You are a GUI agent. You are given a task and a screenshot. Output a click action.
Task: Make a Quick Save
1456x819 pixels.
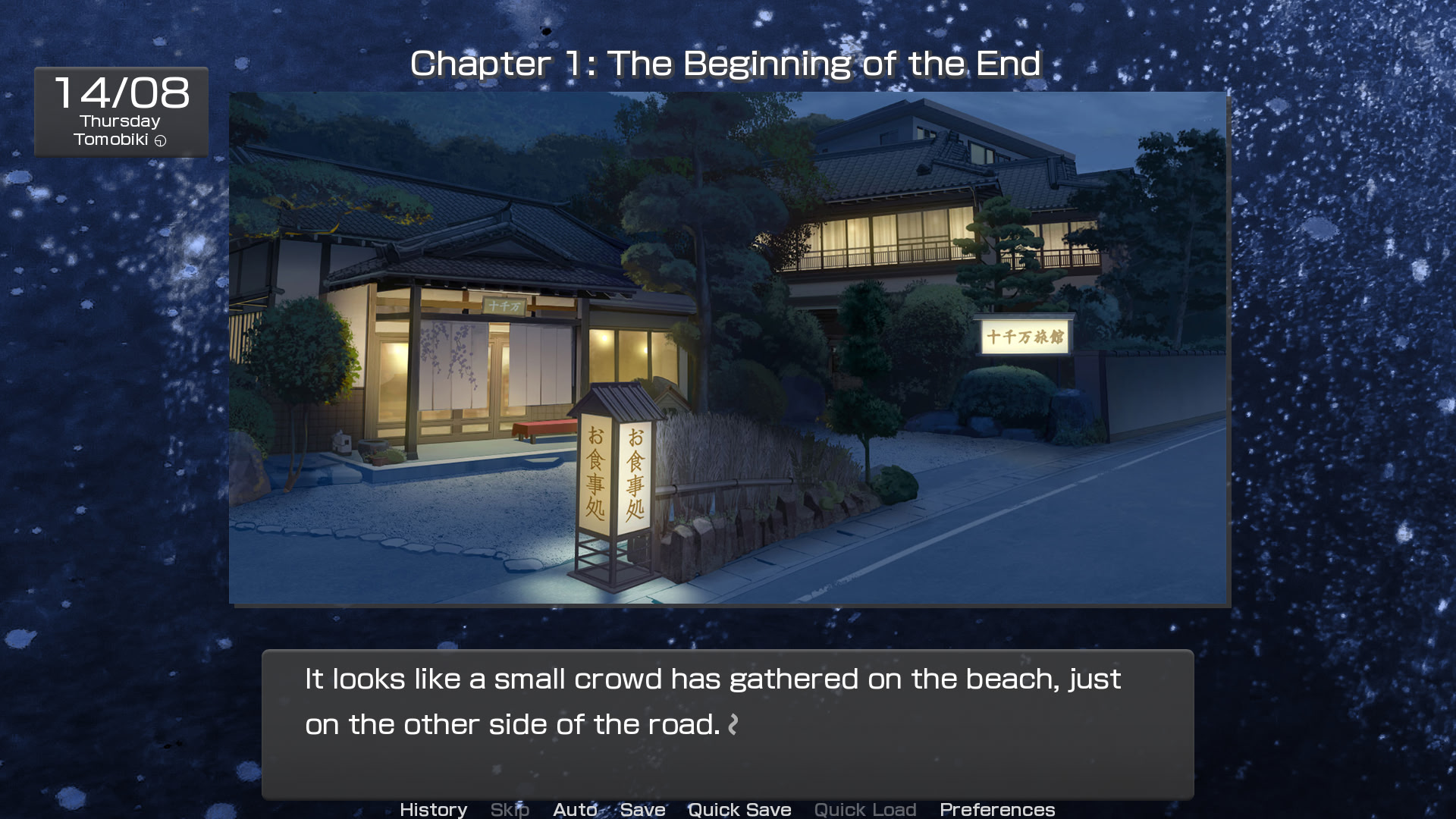[x=739, y=809]
